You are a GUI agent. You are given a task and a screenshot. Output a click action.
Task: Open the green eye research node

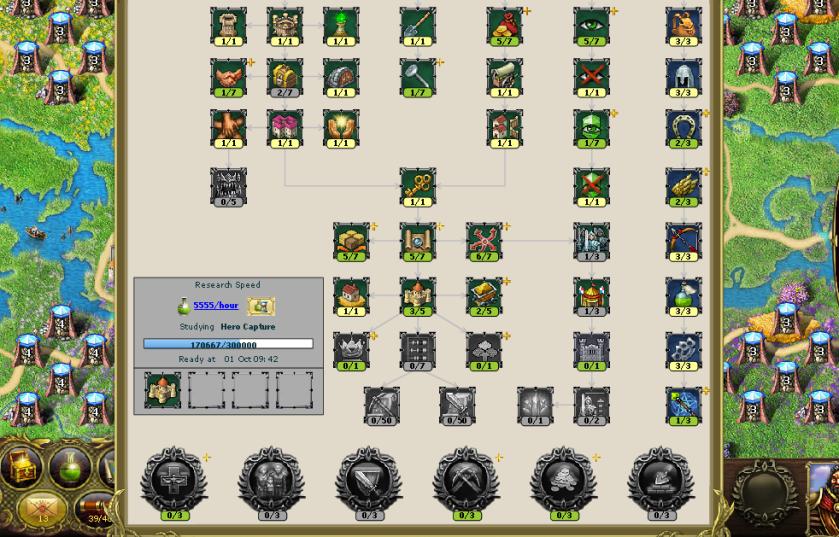(591, 24)
